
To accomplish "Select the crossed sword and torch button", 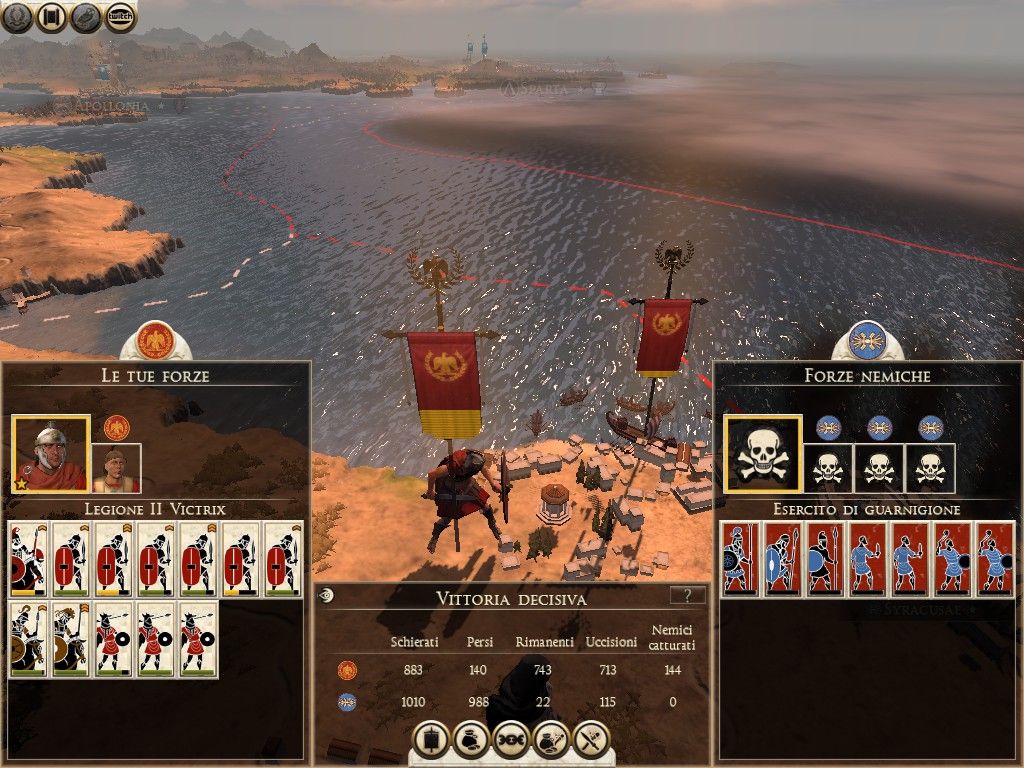I will [592, 739].
